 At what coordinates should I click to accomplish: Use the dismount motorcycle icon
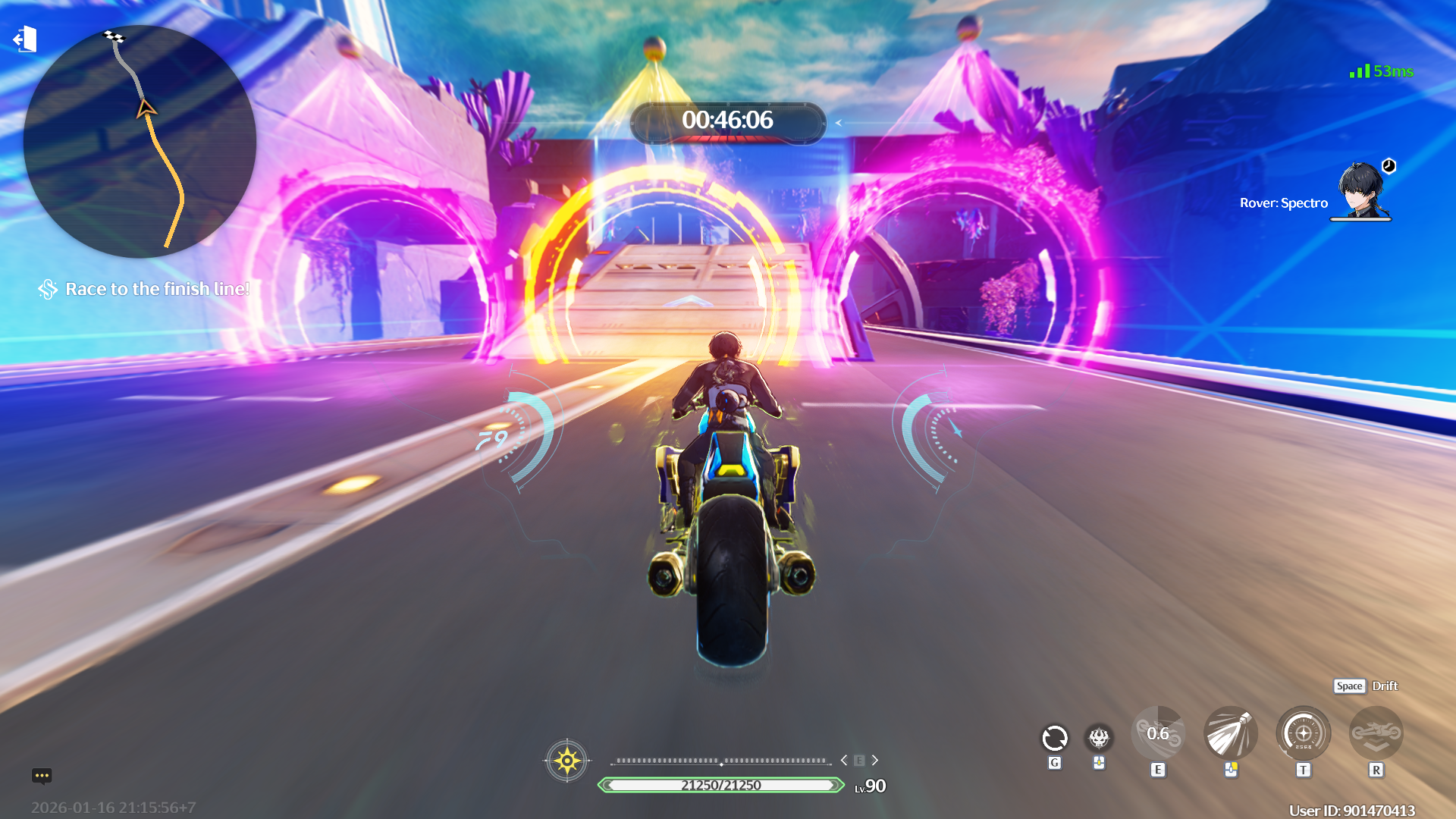(x=1376, y=733)
